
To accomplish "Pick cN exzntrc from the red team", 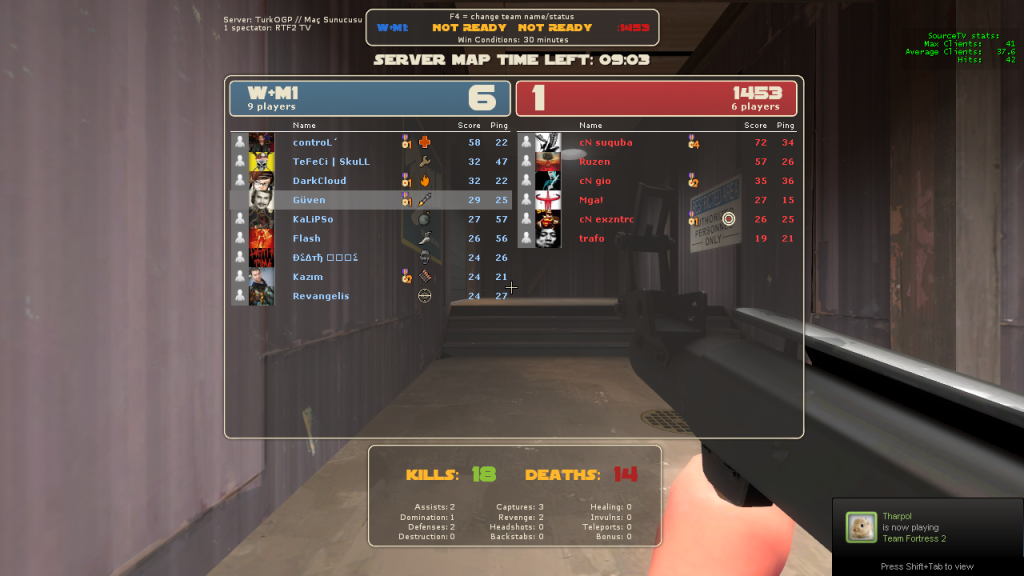I will (608, 219).
